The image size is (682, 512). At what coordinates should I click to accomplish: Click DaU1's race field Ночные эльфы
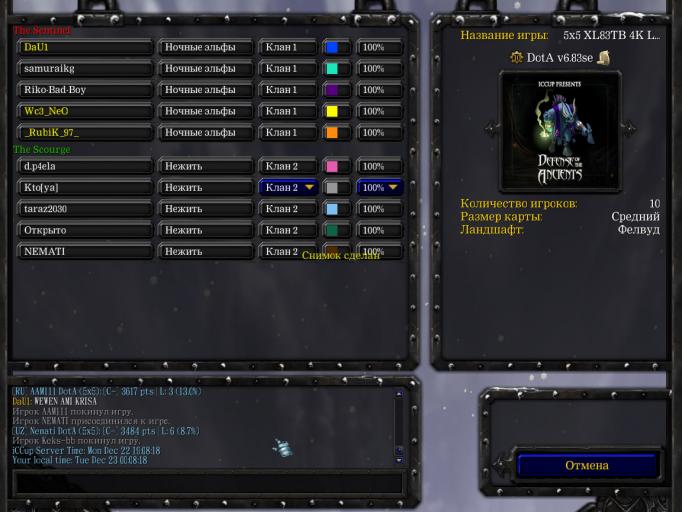pos(205,48)
